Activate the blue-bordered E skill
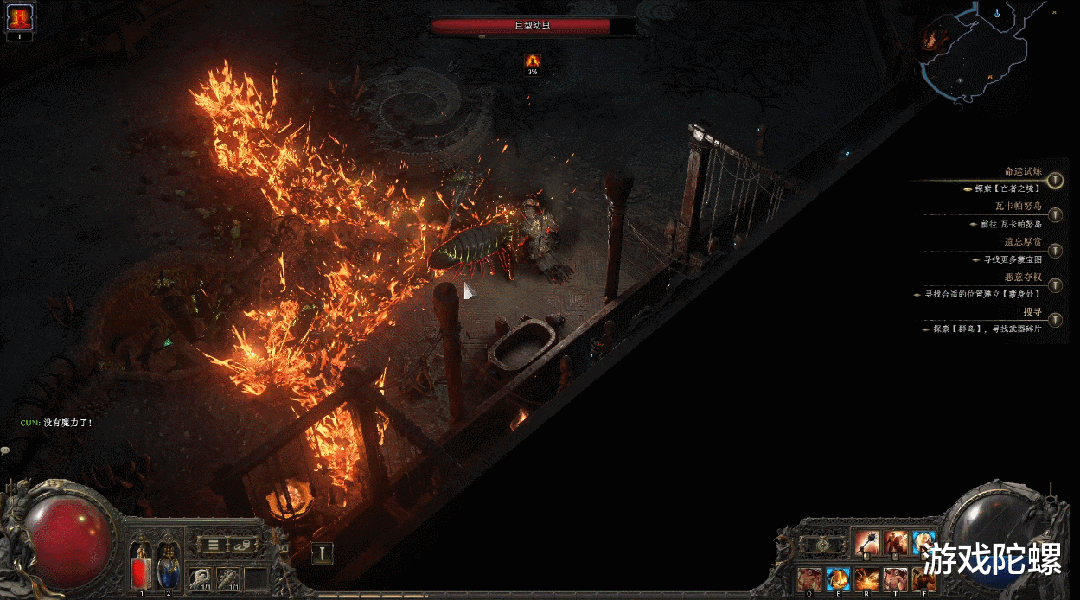This screenshot has width=1080, height=600. (x=838, y=578)
